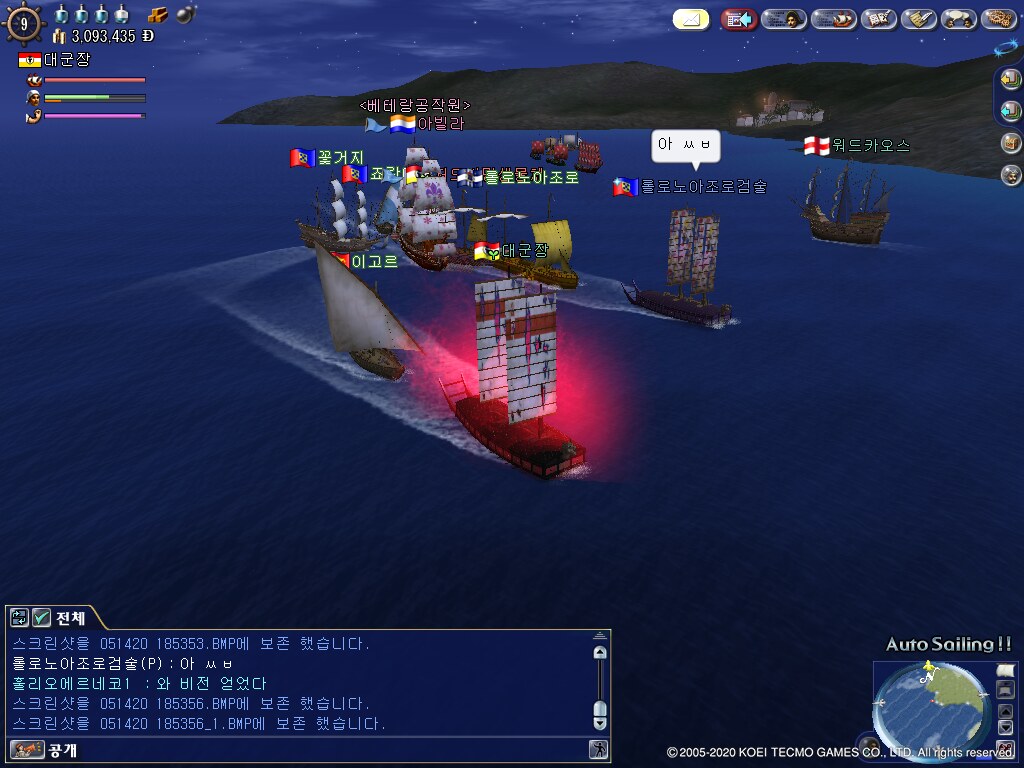The image size is (1024, 768).
Task: Open the ship information menu
Action: pos(833,19)
